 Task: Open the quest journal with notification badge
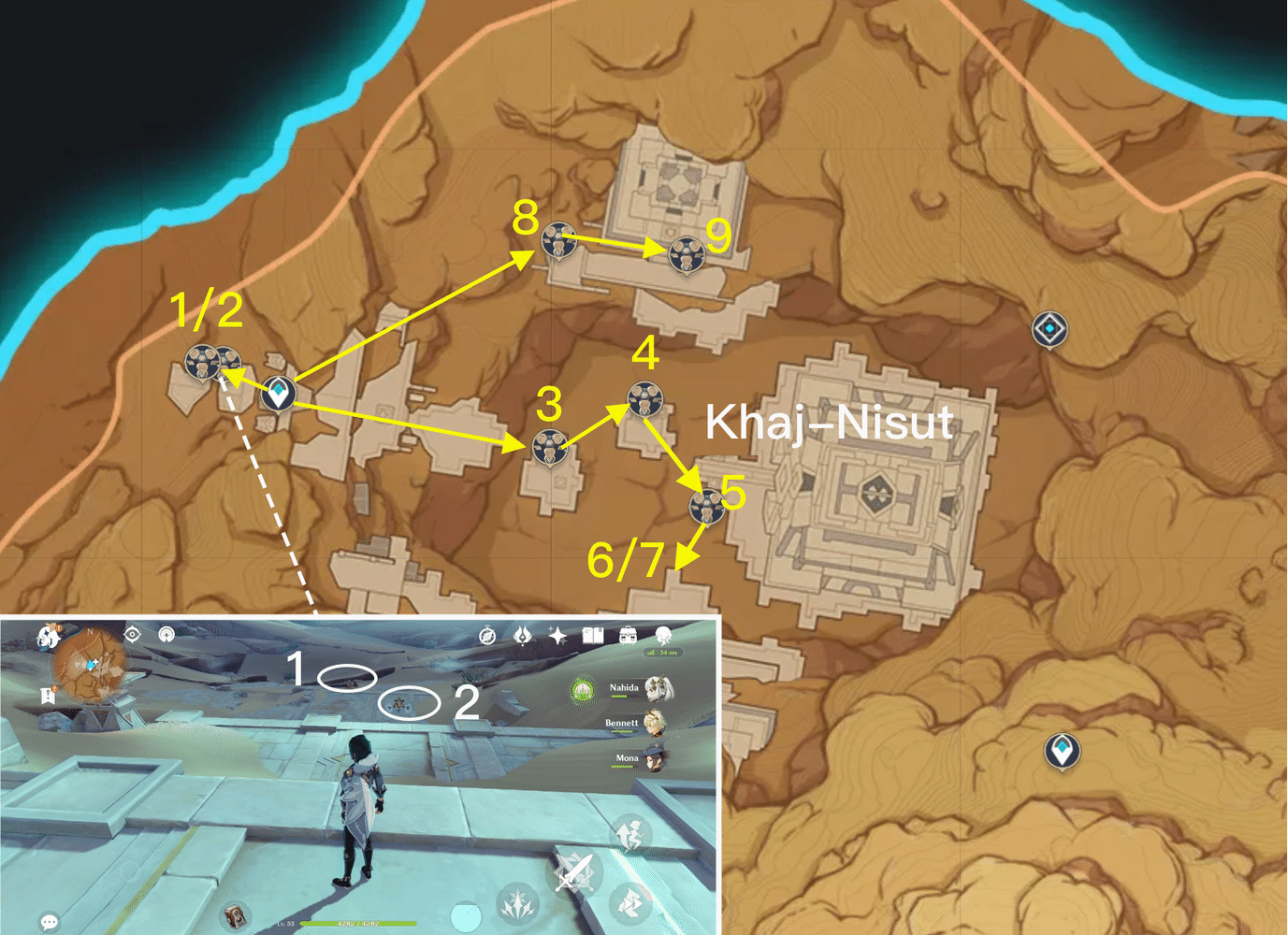48,694
